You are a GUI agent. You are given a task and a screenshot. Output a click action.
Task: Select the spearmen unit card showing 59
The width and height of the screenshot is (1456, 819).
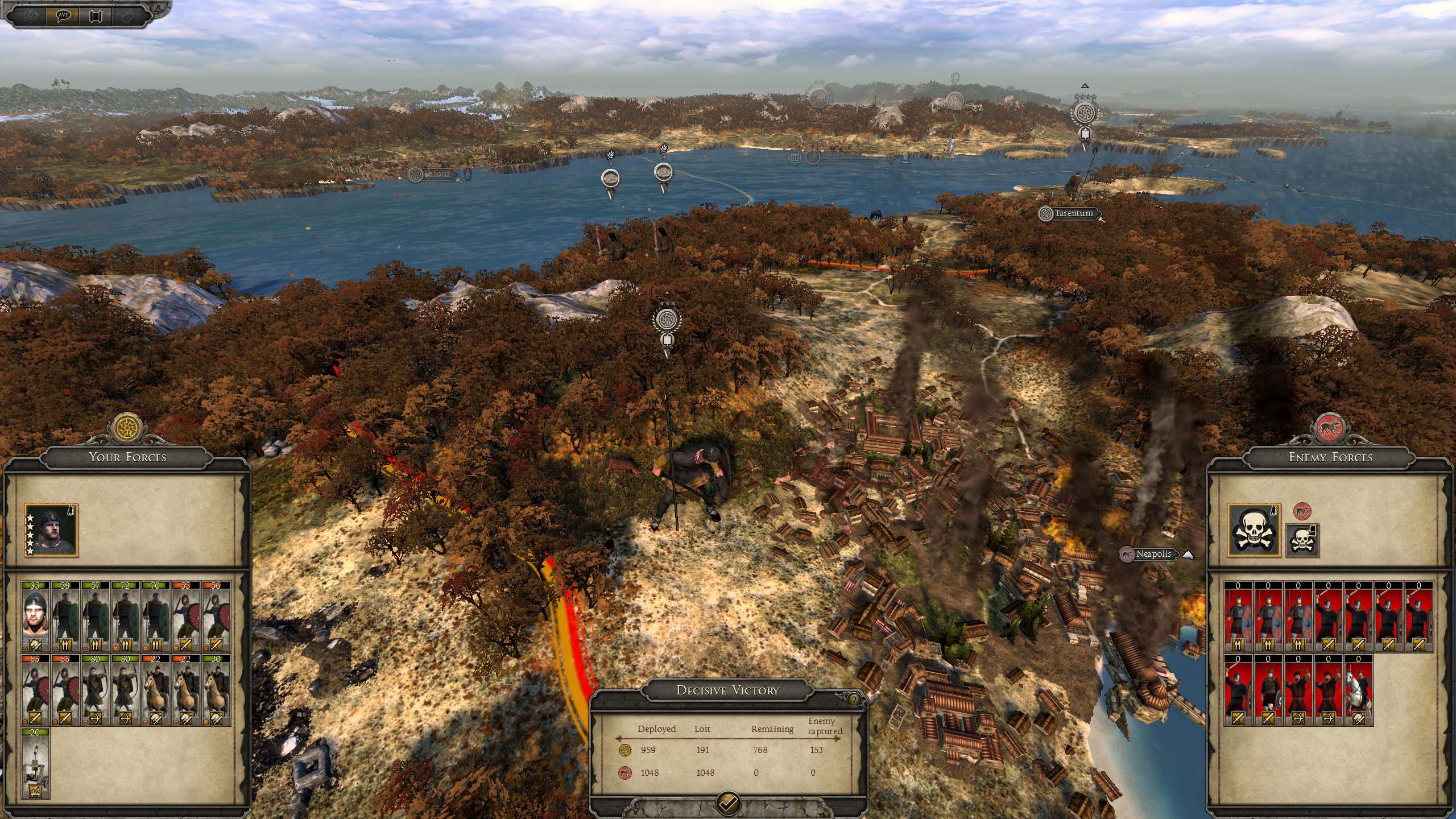pyautogui.click(x=65, y=616)
